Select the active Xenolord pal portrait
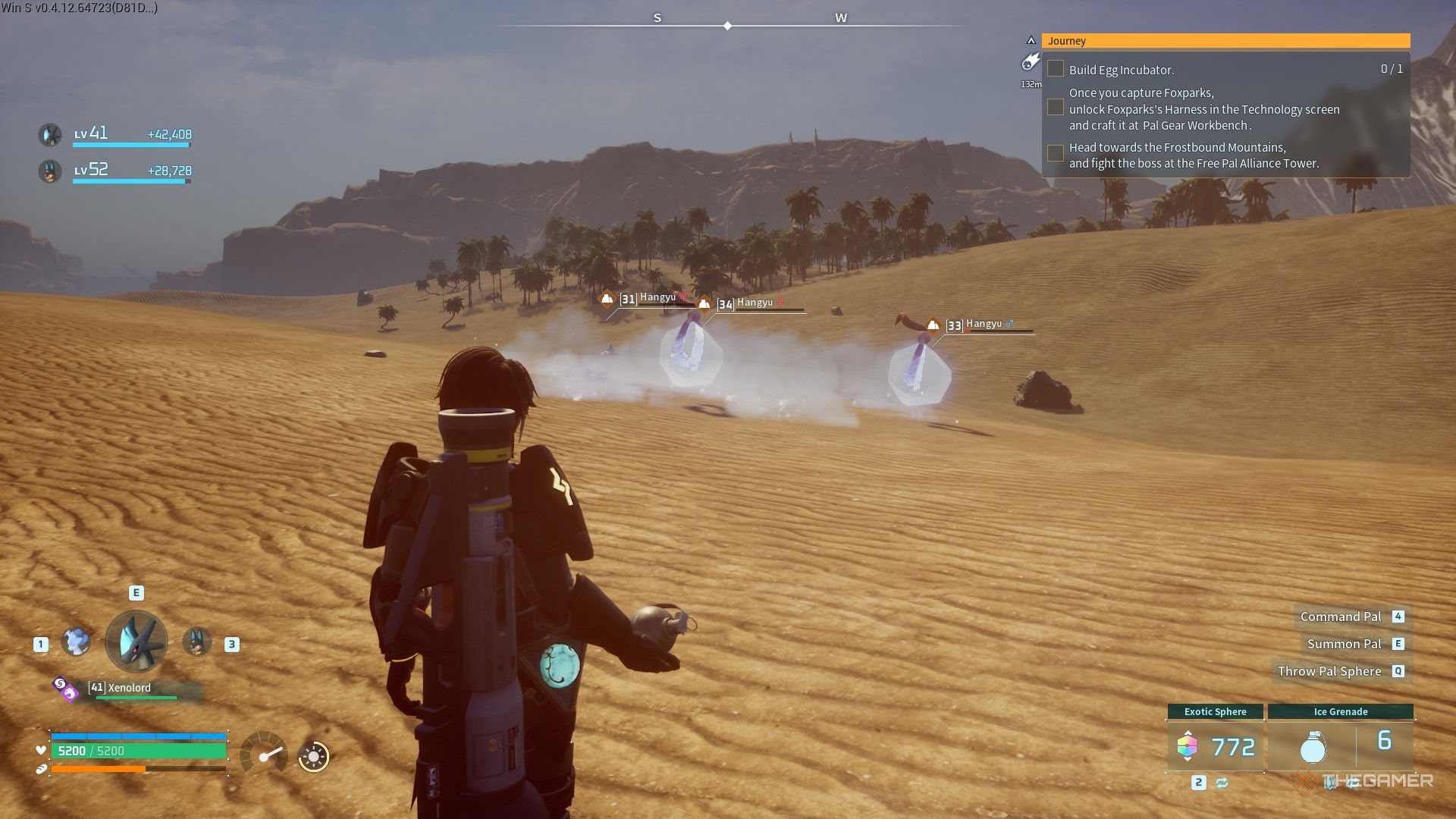The width and height of the screenshot is (1456, 819). click(136, 642)
